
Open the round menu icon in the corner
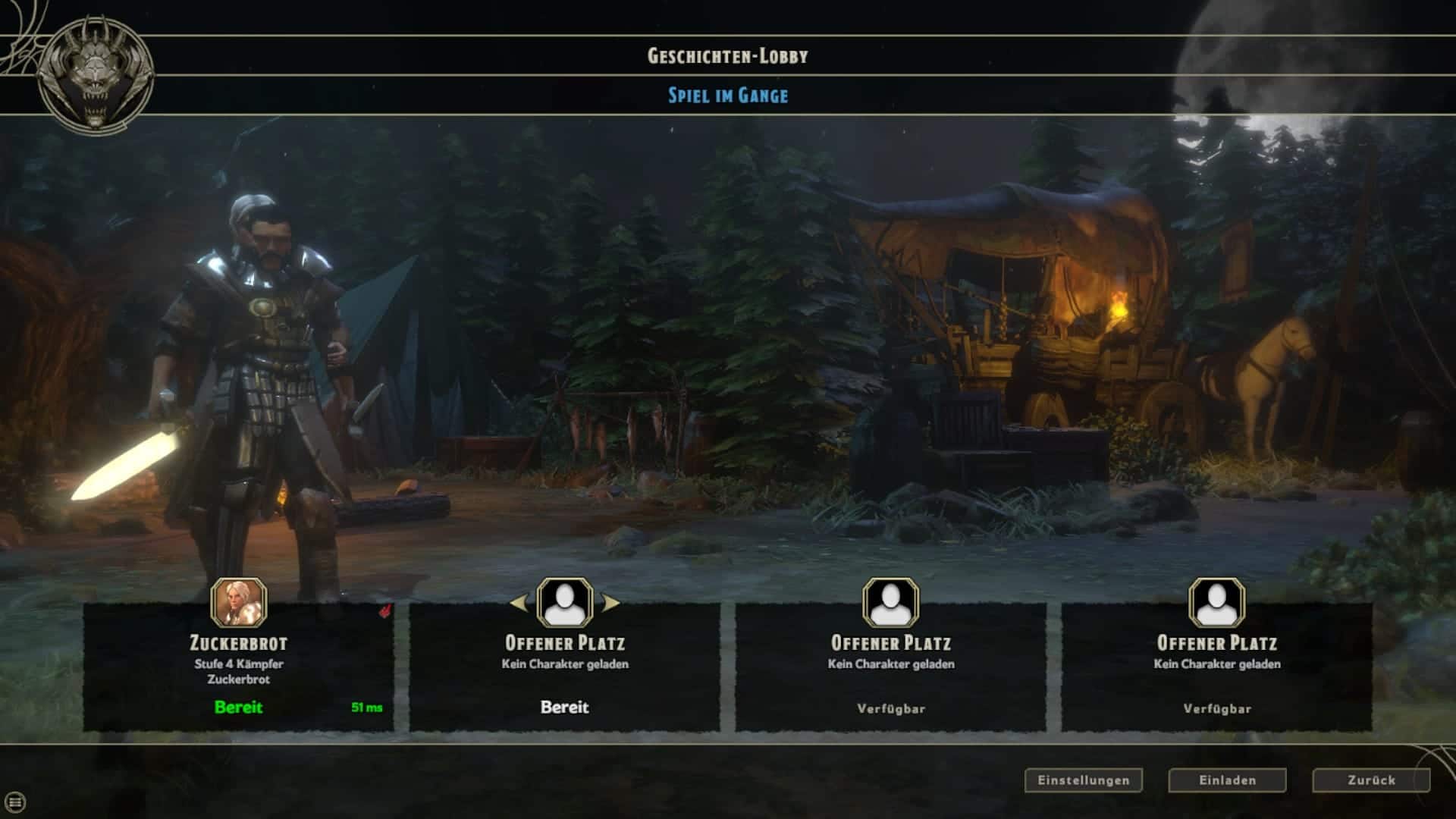pos(15,802)
